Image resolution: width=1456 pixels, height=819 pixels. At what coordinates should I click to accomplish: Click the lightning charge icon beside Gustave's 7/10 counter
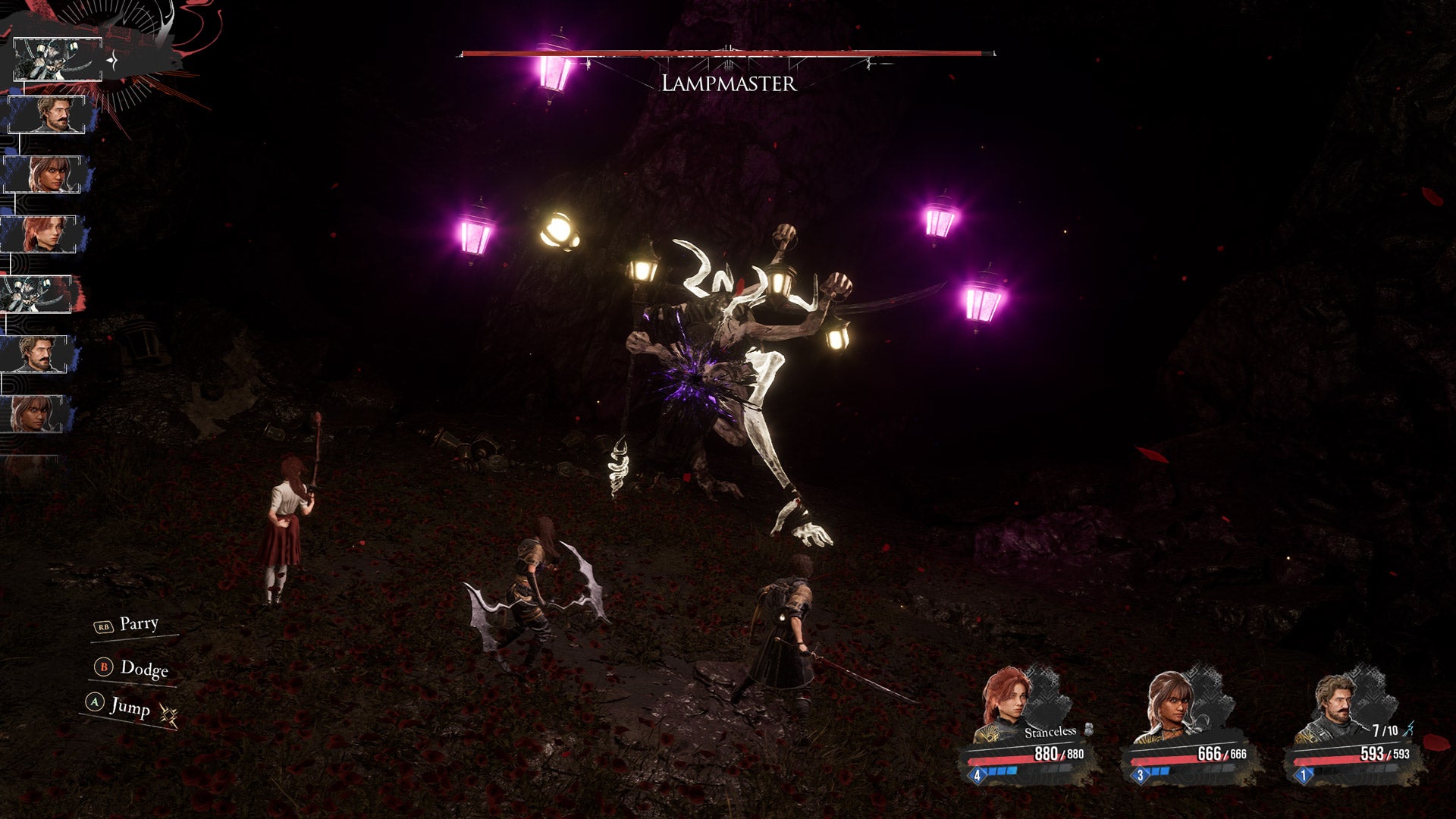[x=1410, y=728]
